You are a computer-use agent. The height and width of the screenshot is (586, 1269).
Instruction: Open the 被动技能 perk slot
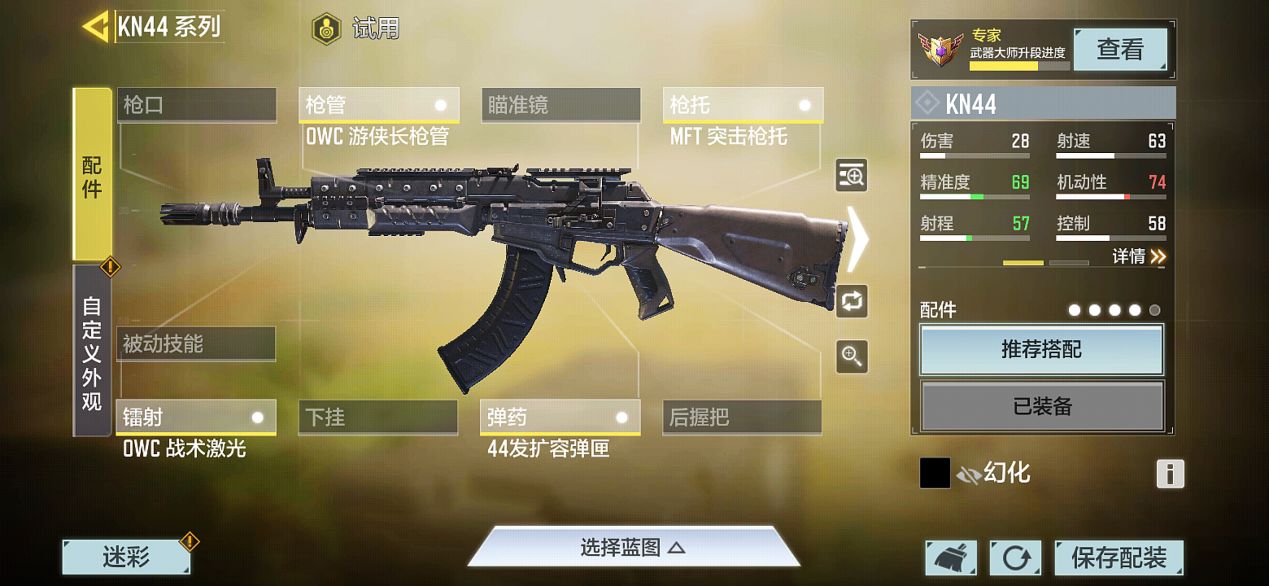point(195,344)
